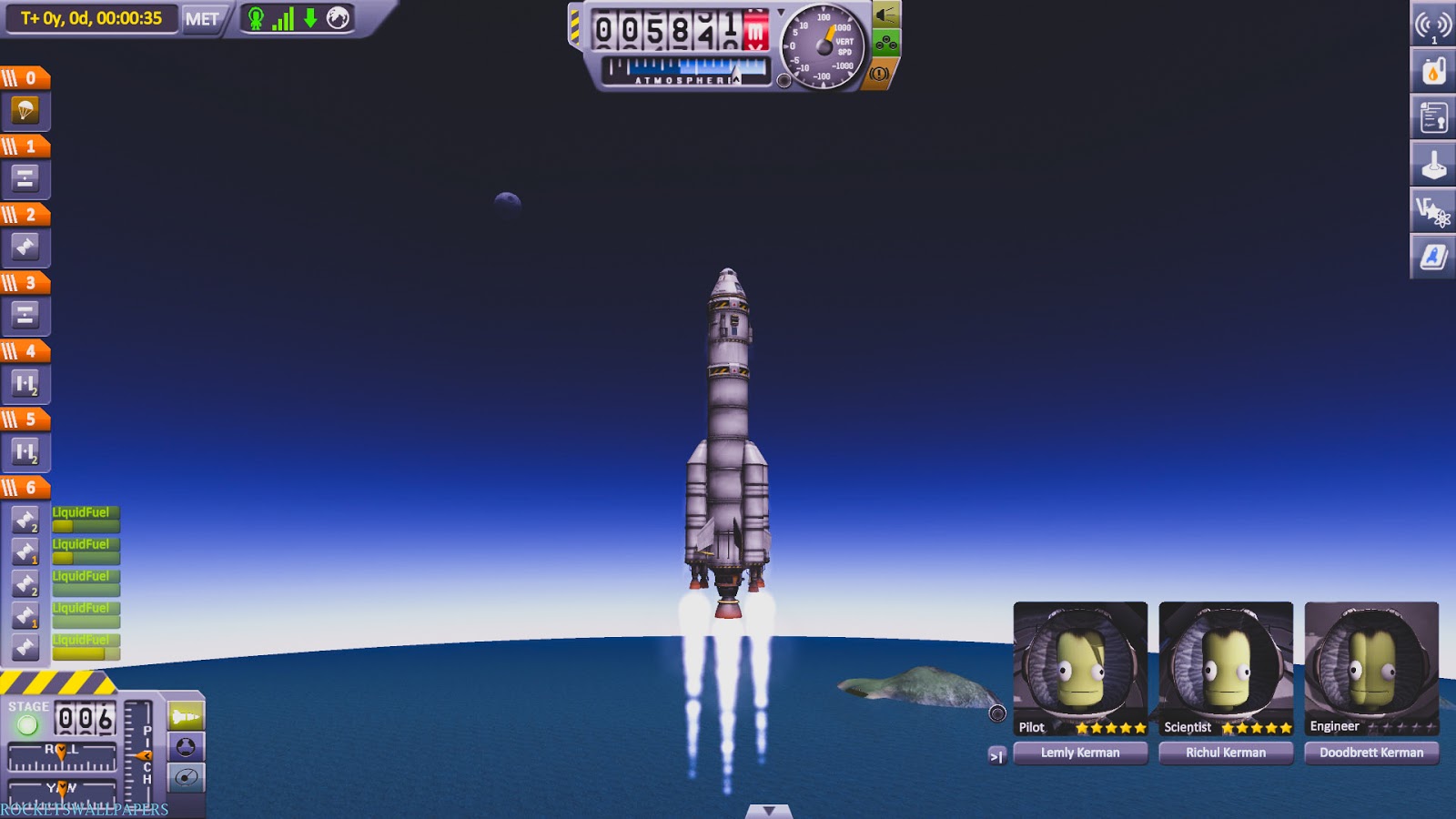1456x819 pixels.
Task: Cycle crew portraits with the arrow button
Action: (x=996, y=754)
